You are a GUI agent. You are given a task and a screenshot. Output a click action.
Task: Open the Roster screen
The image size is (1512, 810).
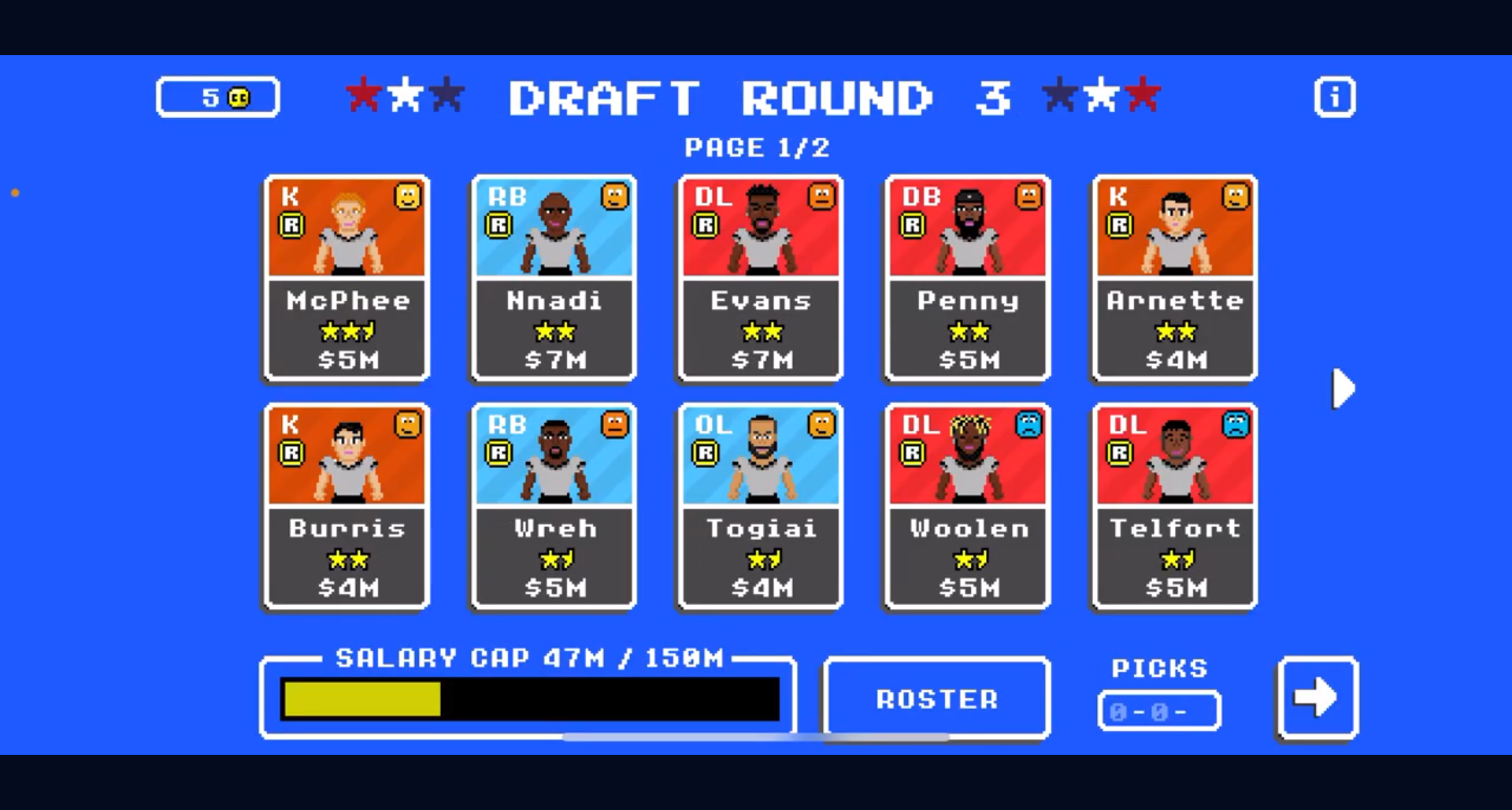[x=936, y=698]
